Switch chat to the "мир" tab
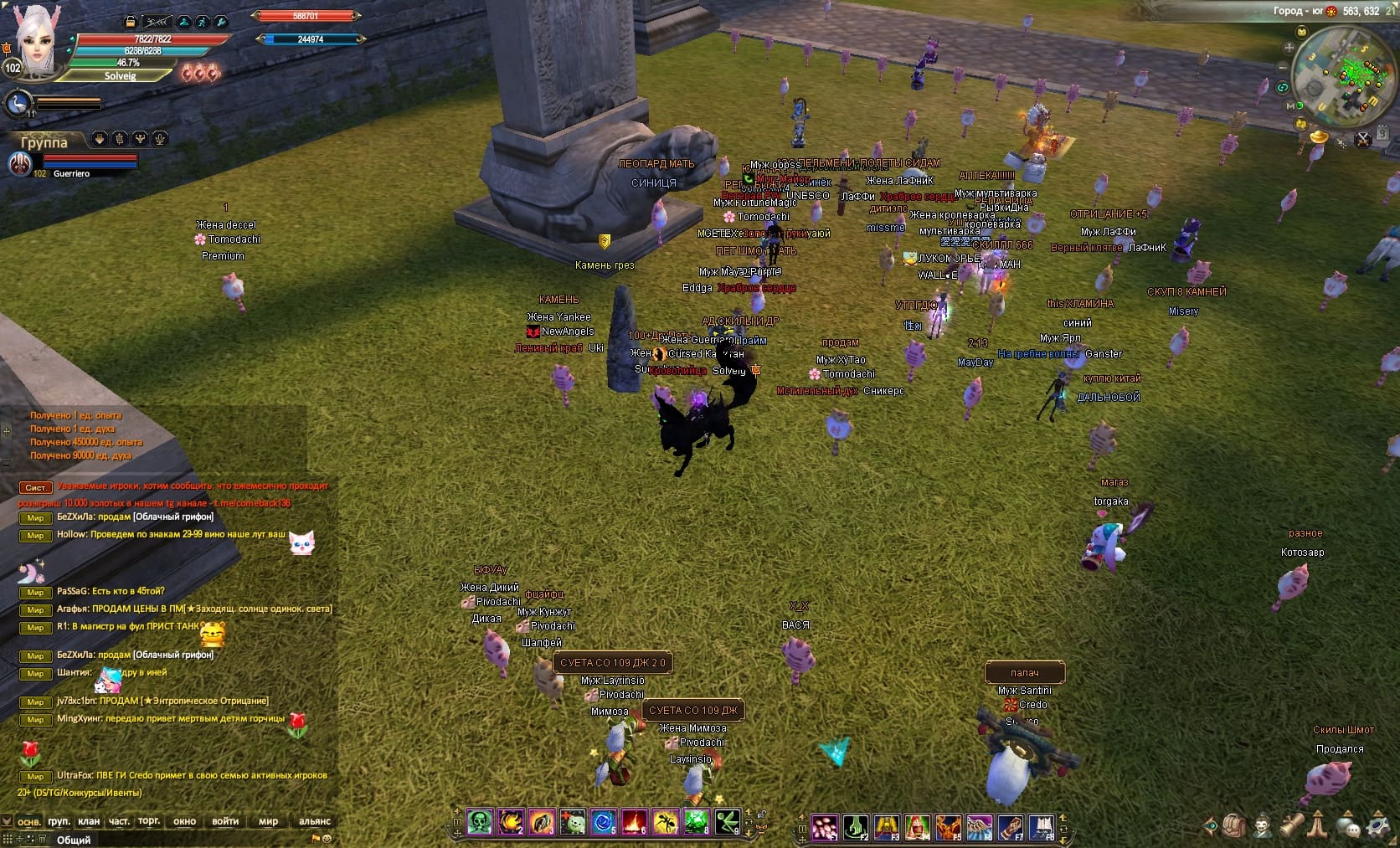 tap(268, 821)
